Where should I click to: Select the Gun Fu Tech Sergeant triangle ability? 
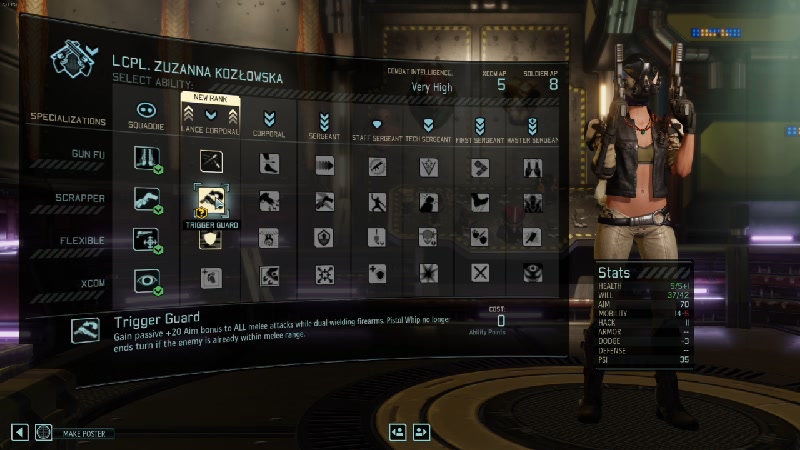[428, 166]
